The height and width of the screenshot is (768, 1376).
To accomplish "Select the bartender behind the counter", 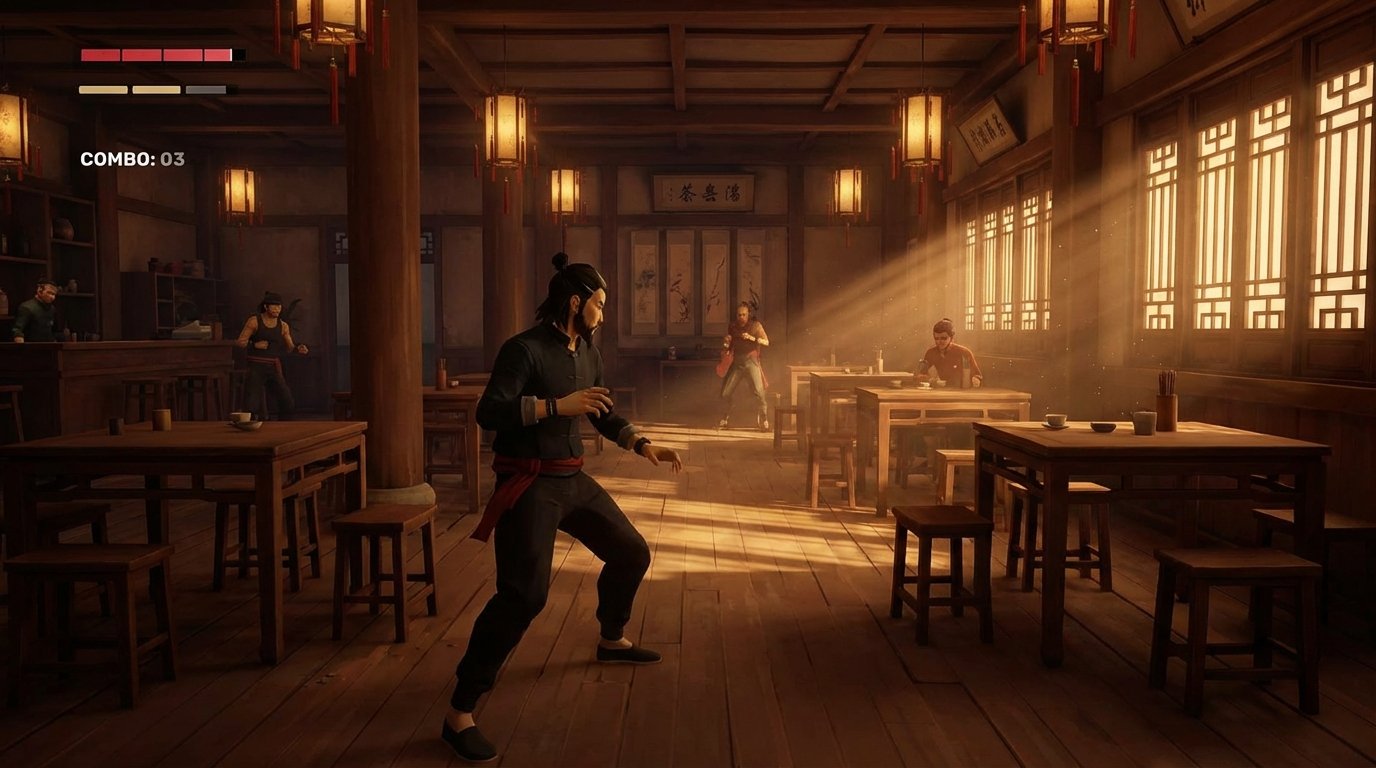I will click(40, 310).
